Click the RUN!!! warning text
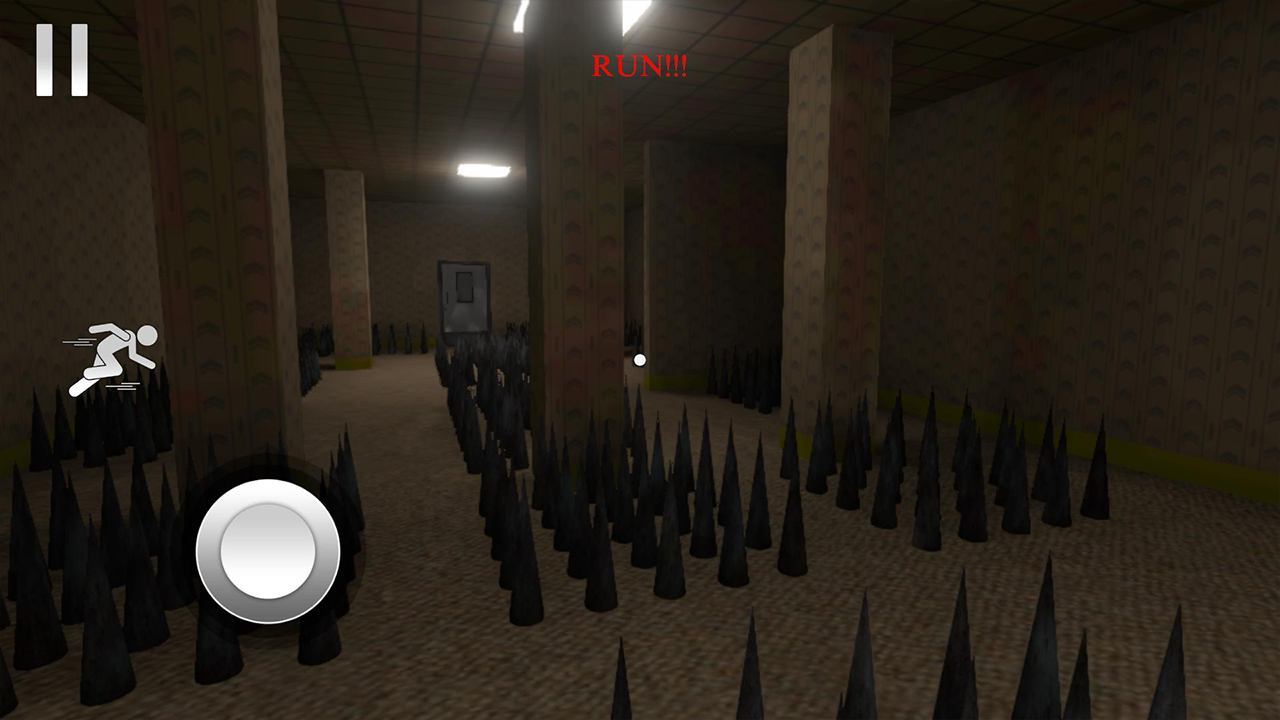This screenshot has width=1280, height=720. (x=640, y=67)
